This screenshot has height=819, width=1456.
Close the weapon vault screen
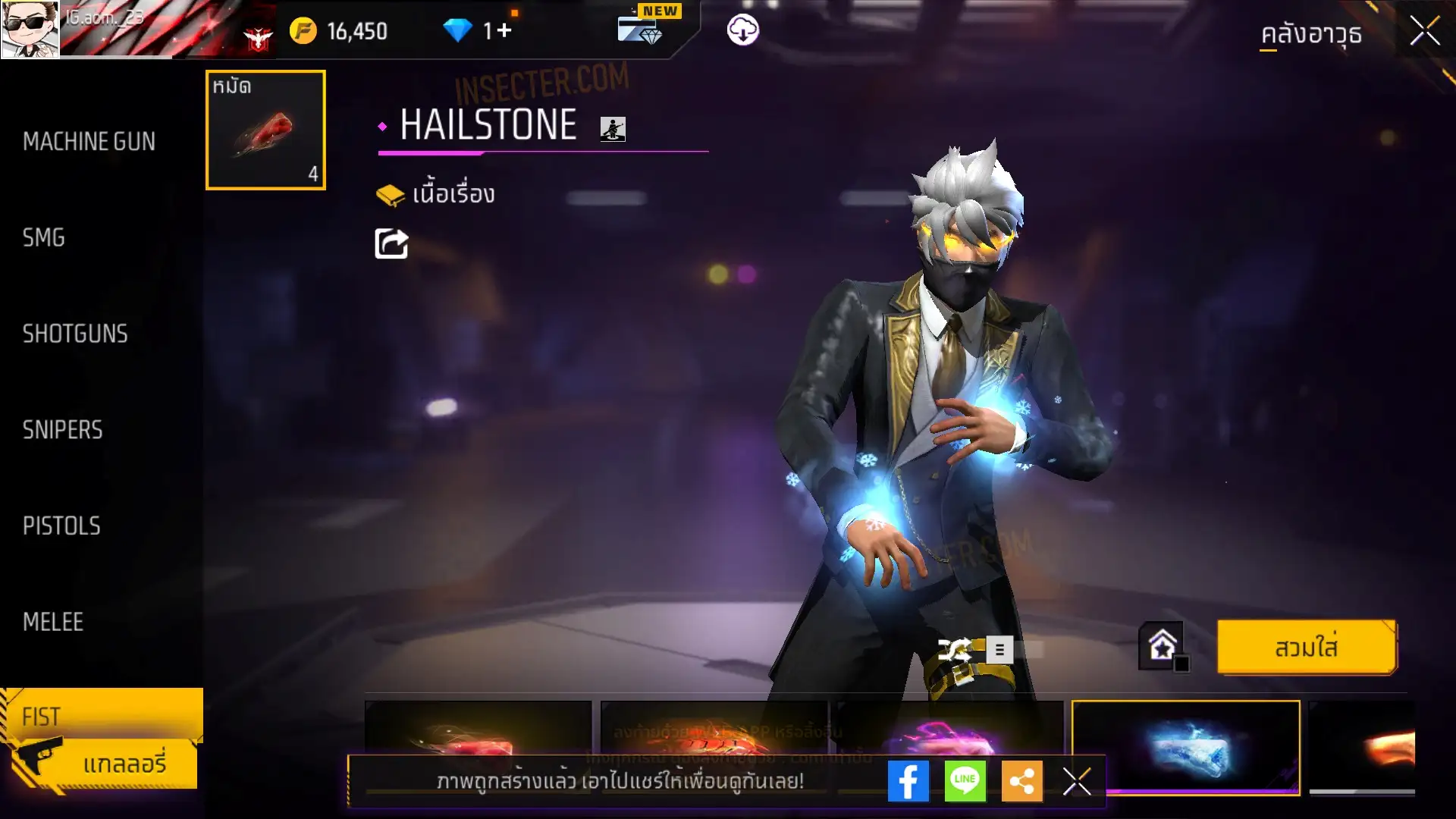click(1425, 32)
